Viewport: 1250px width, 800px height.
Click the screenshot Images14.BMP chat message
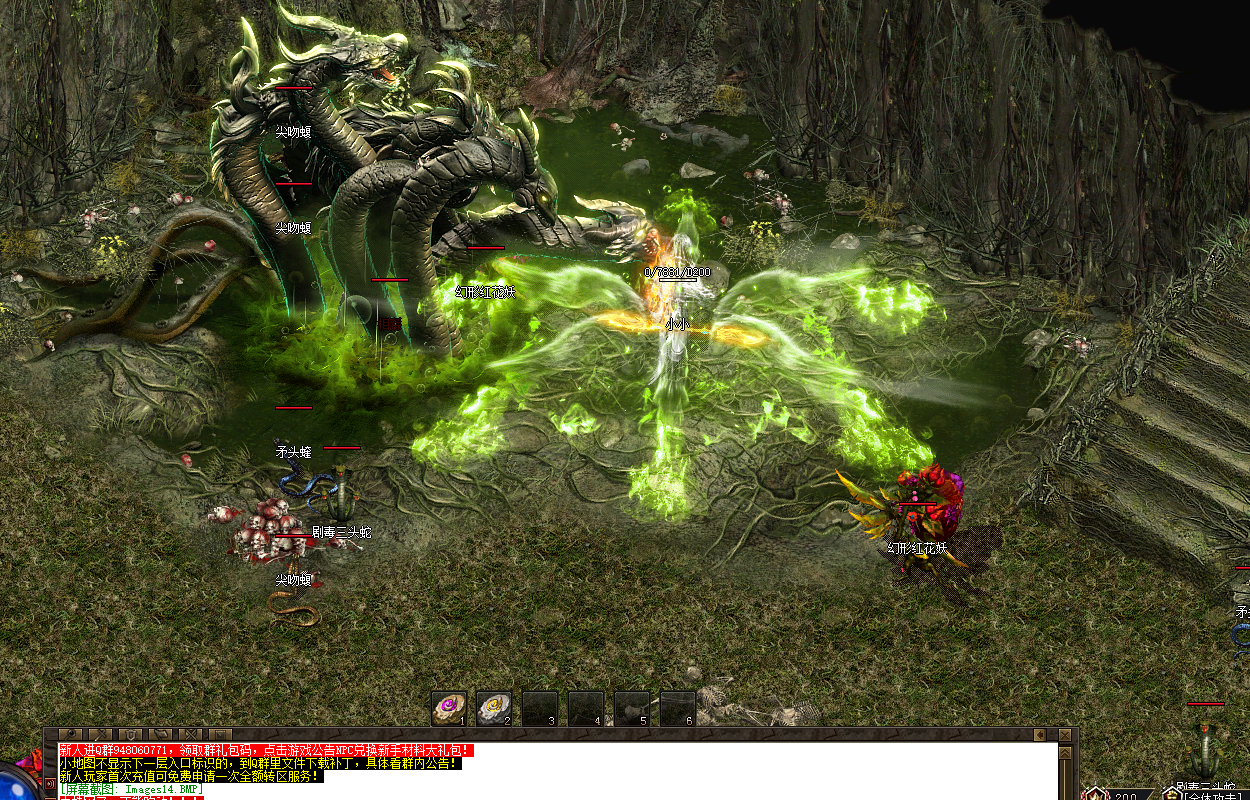tap(130, 789)
